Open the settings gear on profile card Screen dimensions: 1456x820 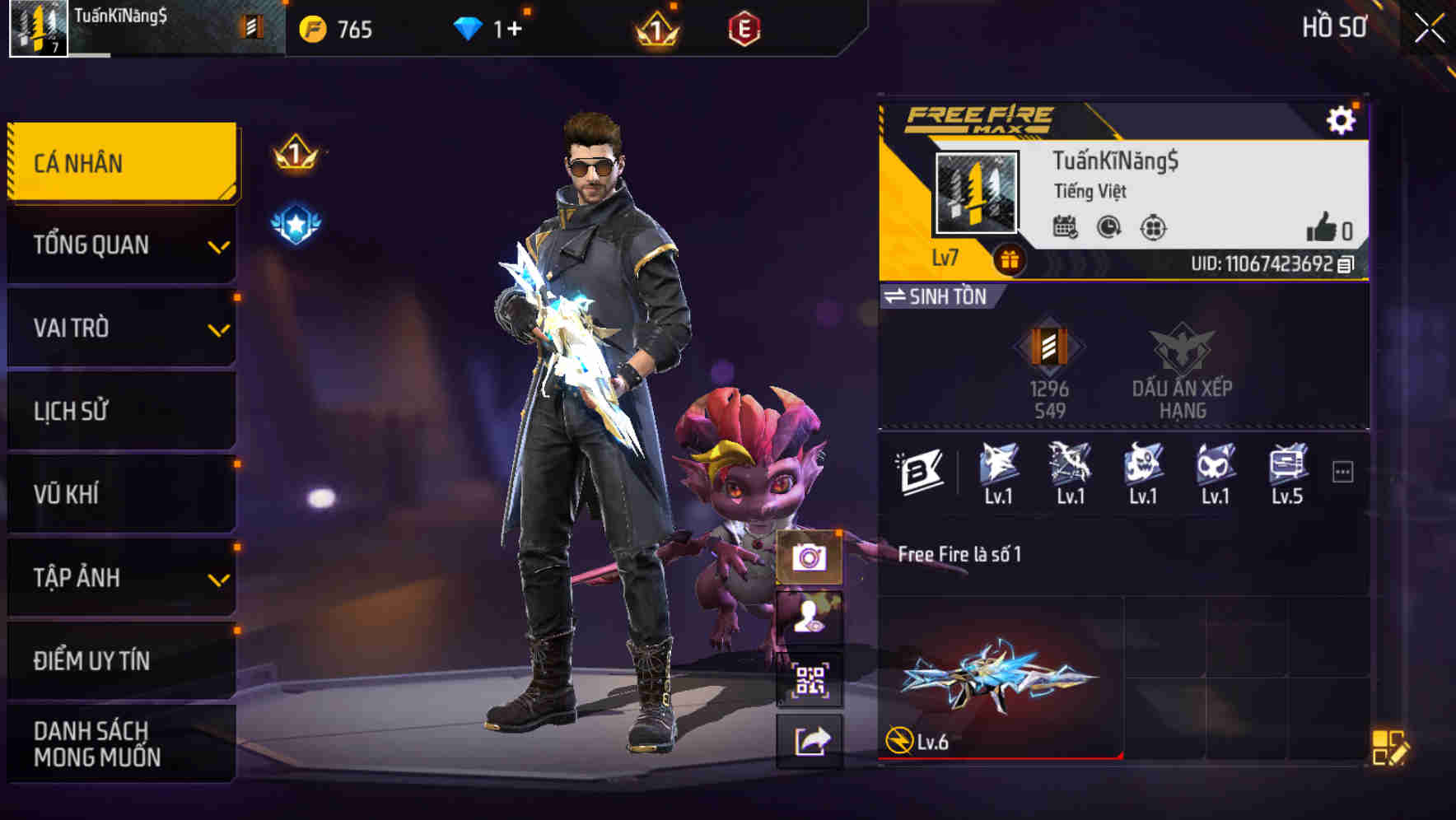[x=1342, y=119]
